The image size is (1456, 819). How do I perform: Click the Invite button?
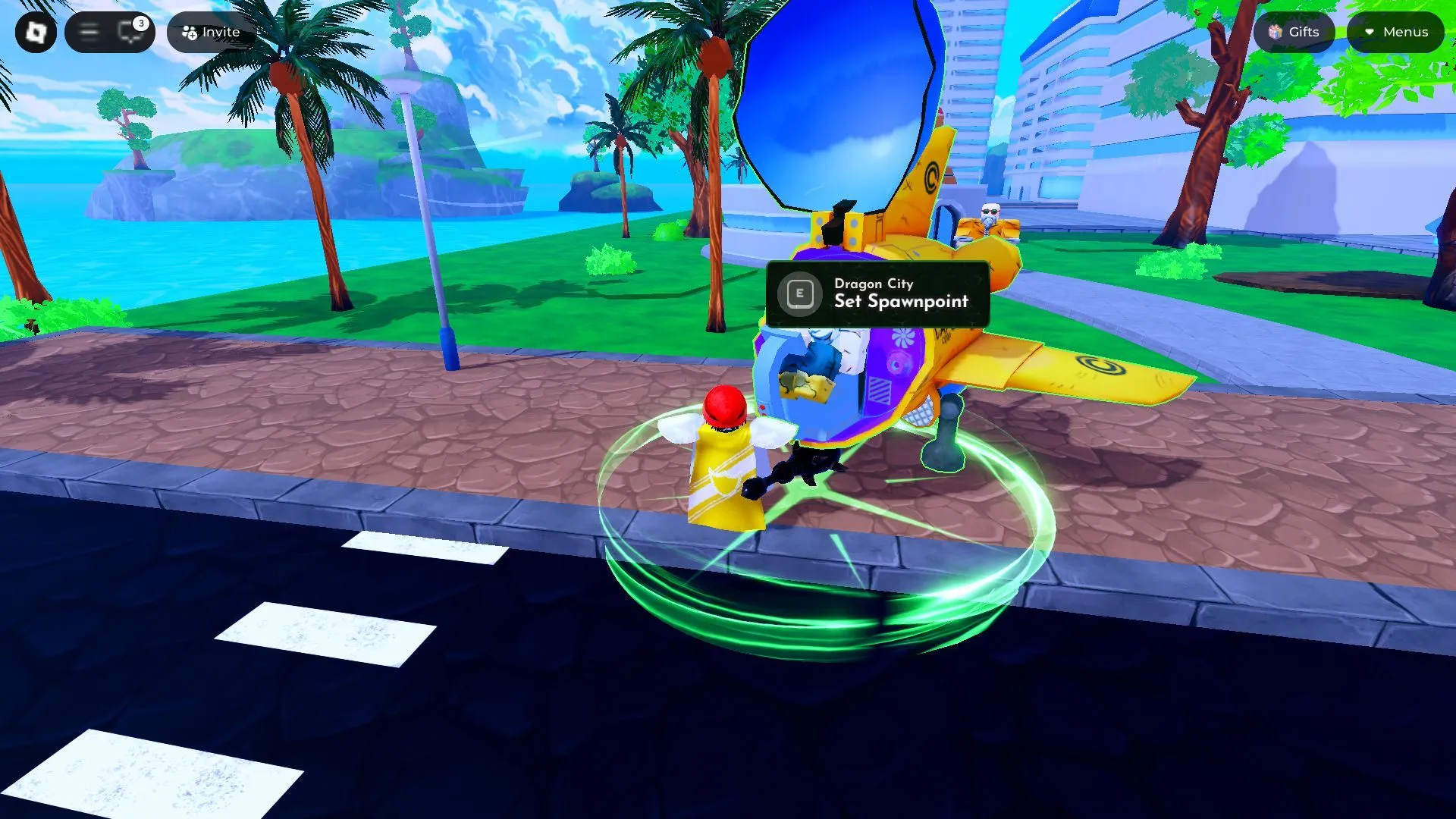211,32
